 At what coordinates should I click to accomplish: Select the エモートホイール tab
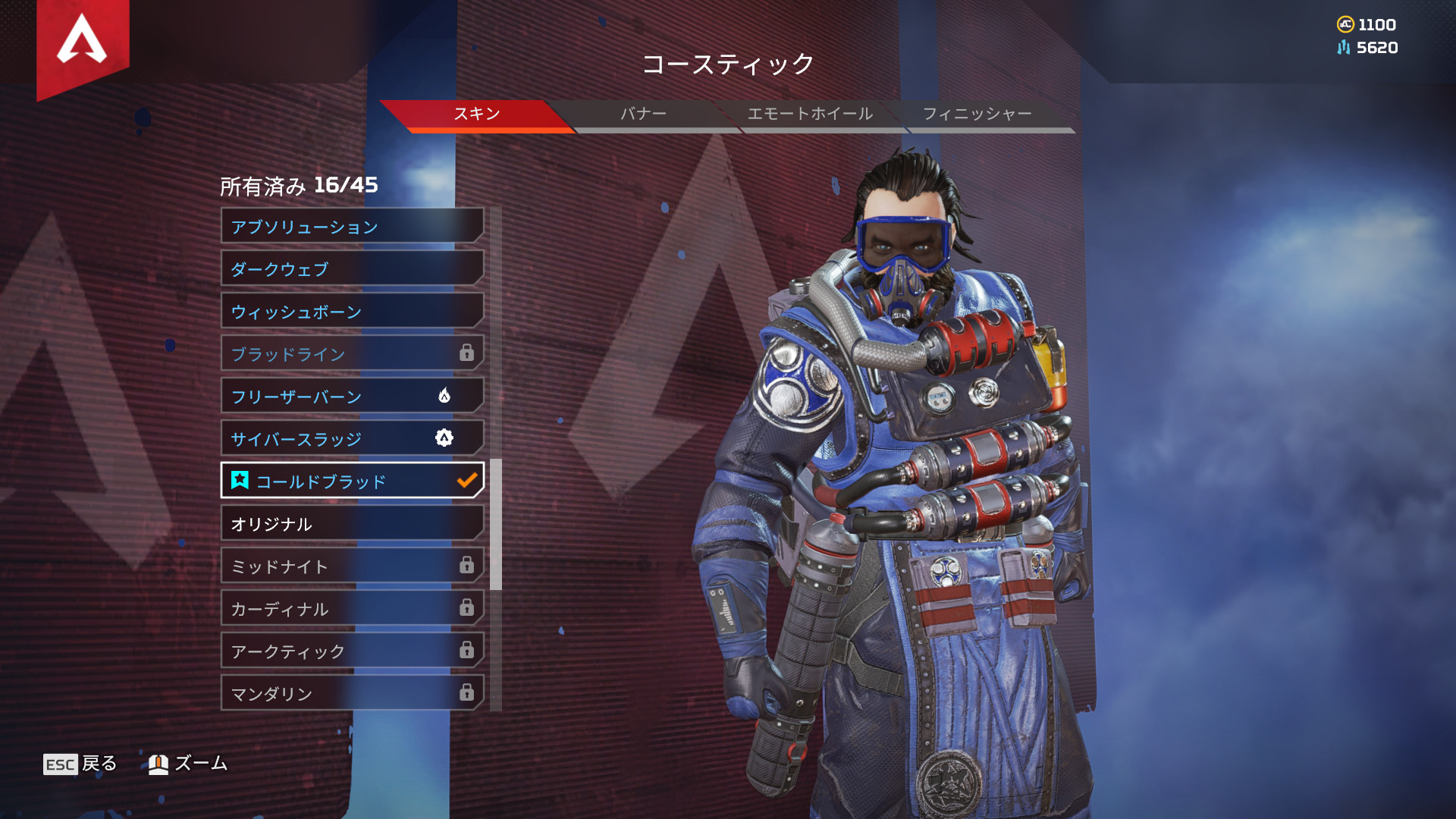[x=810, y=114]
